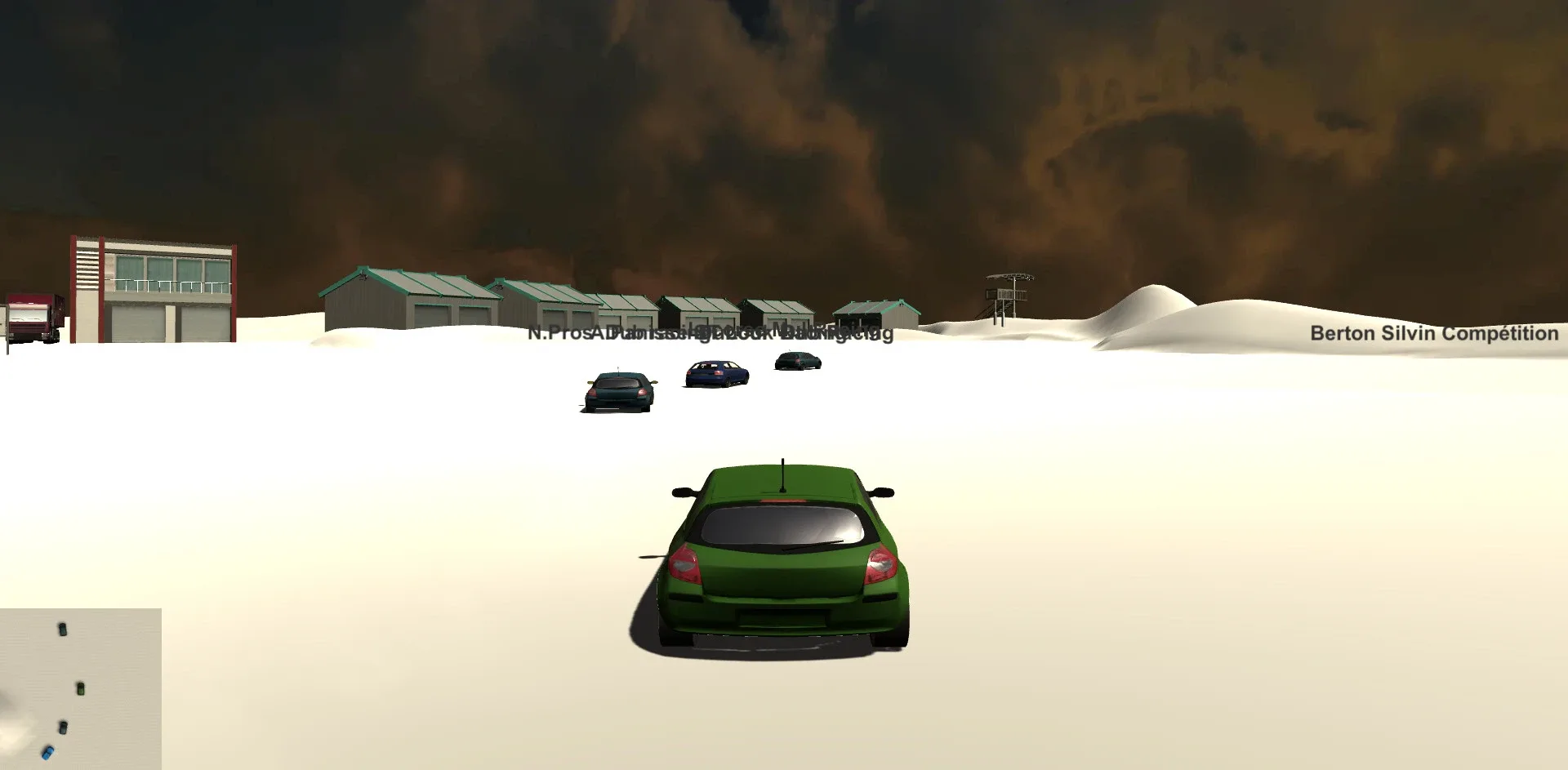1568x770 pixels.
Task: Click the red garage building on the left
Action: point(151,286)
